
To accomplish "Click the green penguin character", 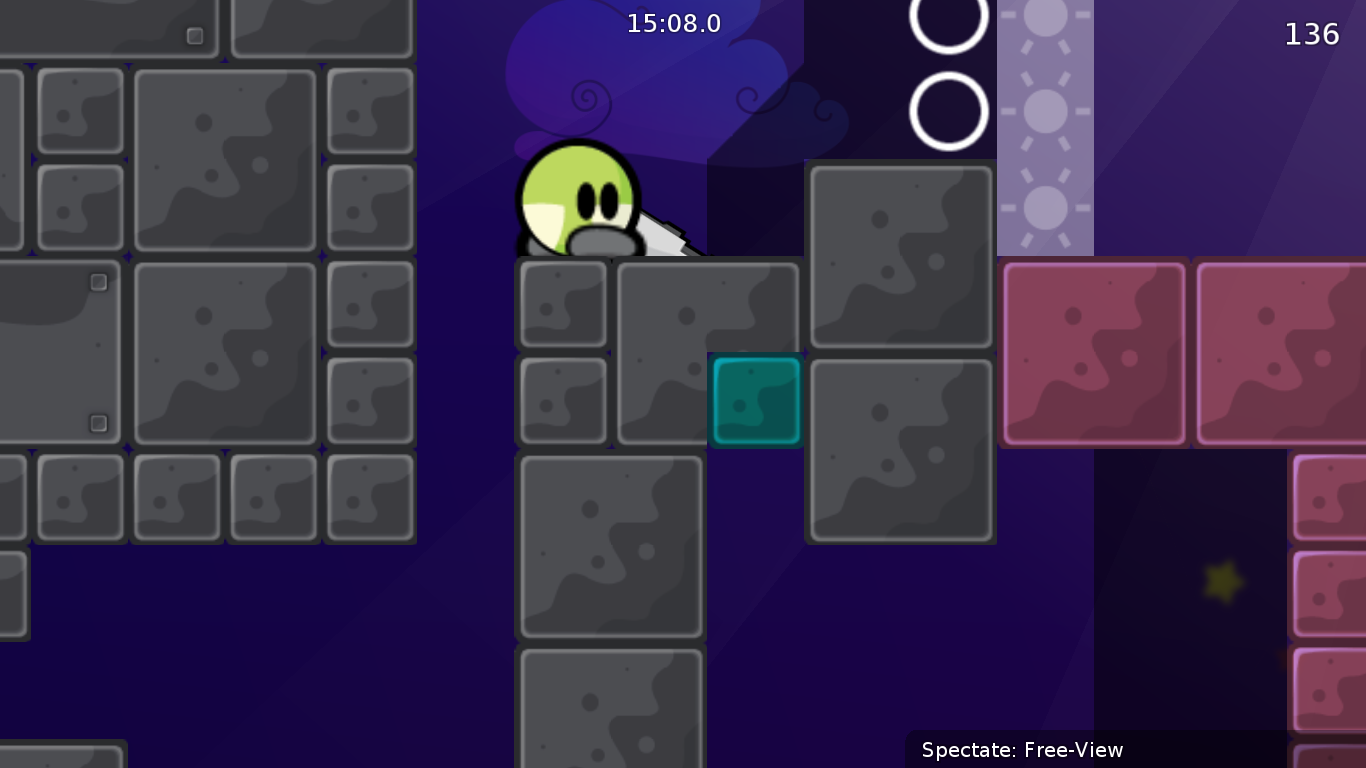I will (x=580, y=200).
